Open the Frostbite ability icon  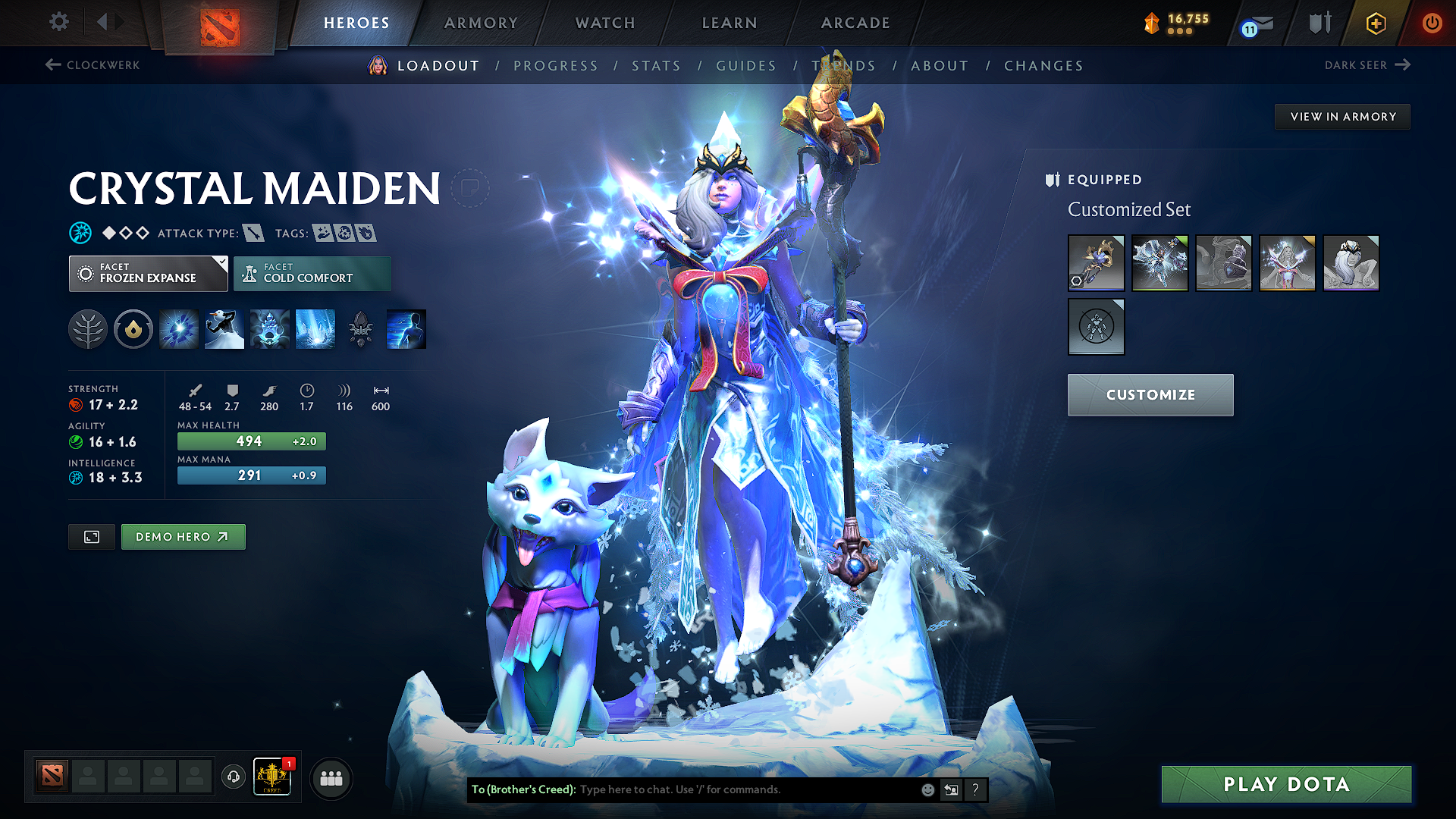[224, 328]
